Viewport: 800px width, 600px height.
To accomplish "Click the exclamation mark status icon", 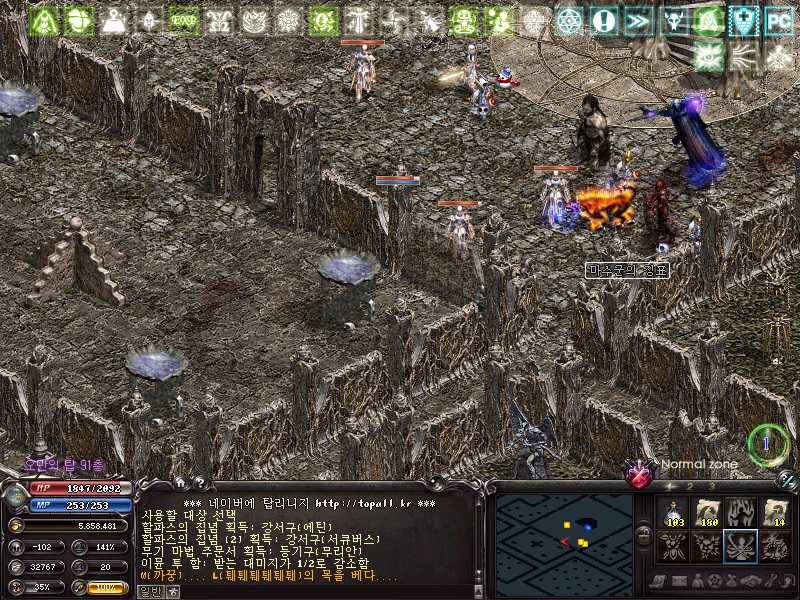I will [x=603, y=20].
